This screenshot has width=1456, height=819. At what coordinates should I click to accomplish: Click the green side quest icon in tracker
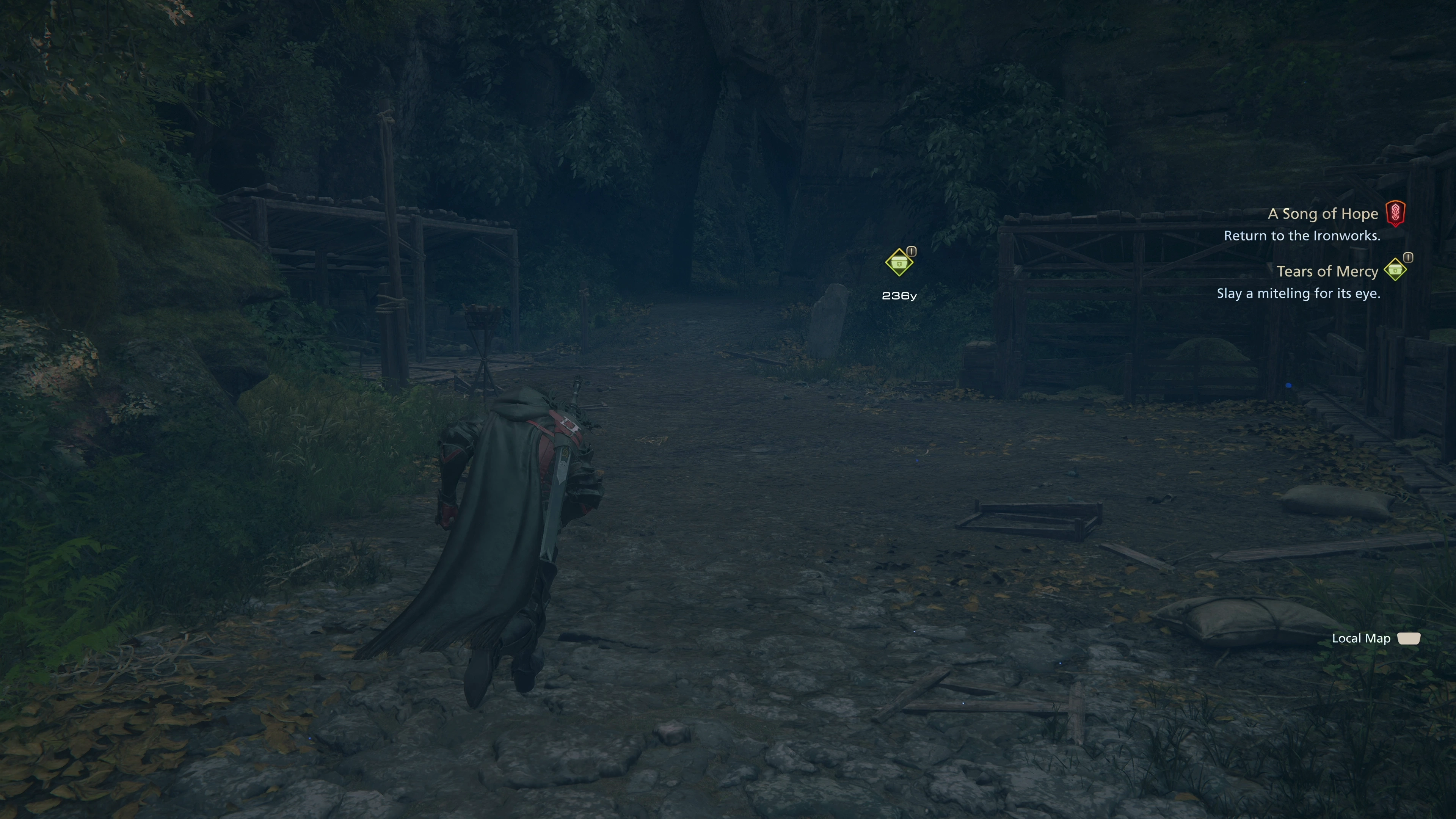pos(1395,270)
